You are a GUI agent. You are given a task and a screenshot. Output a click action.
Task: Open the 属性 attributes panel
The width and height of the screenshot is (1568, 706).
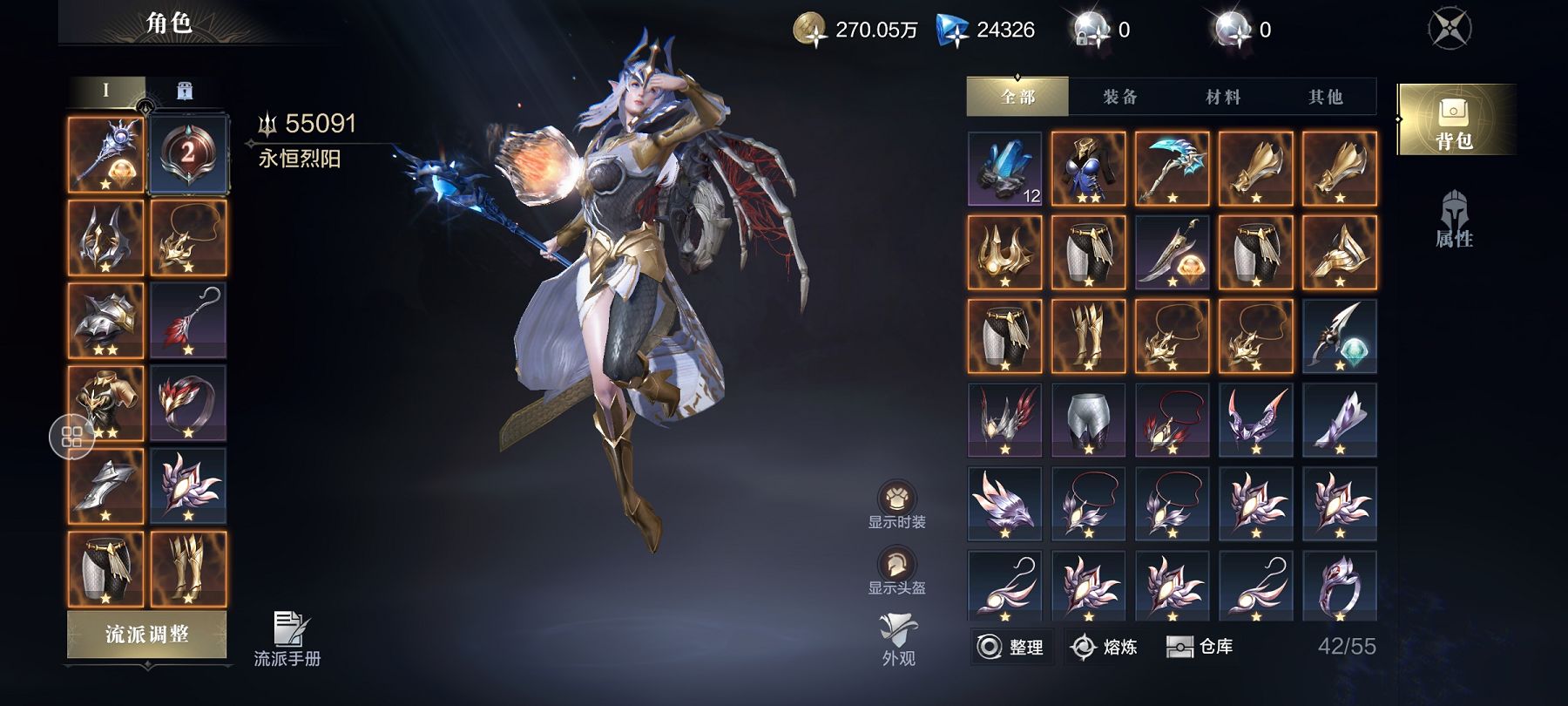[x=1453, y=220]
